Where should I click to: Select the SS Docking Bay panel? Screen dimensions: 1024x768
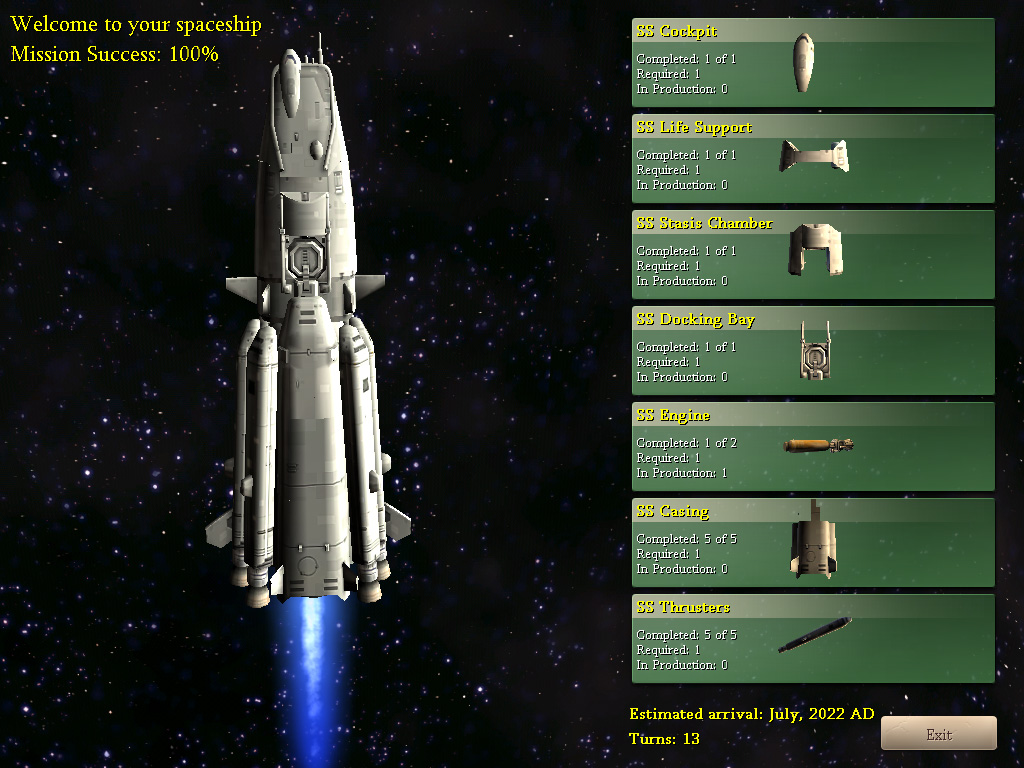pos(813,350)
